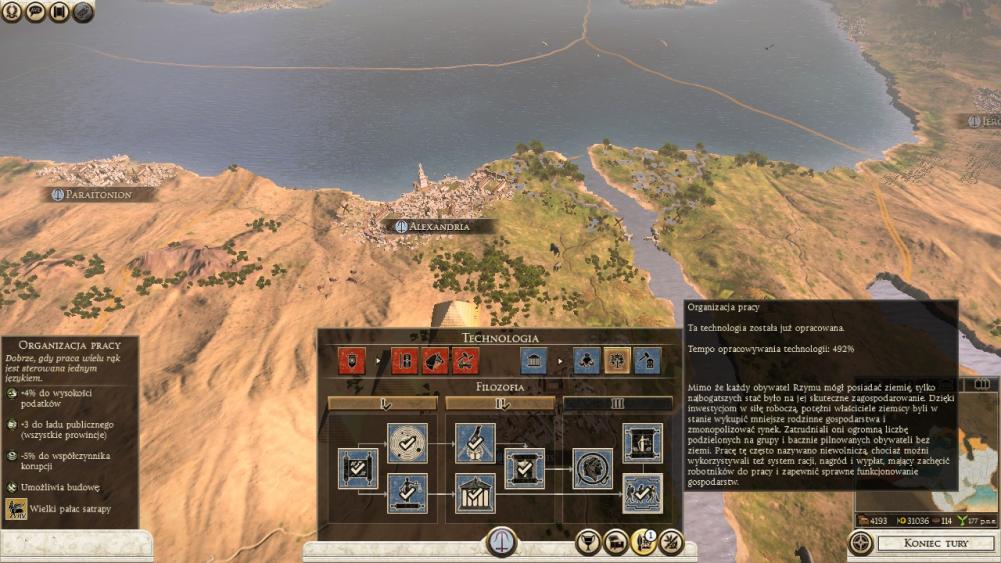1001x563 pixels.
Task: Select the blue temple civil technology category
Action: point(533,360)
